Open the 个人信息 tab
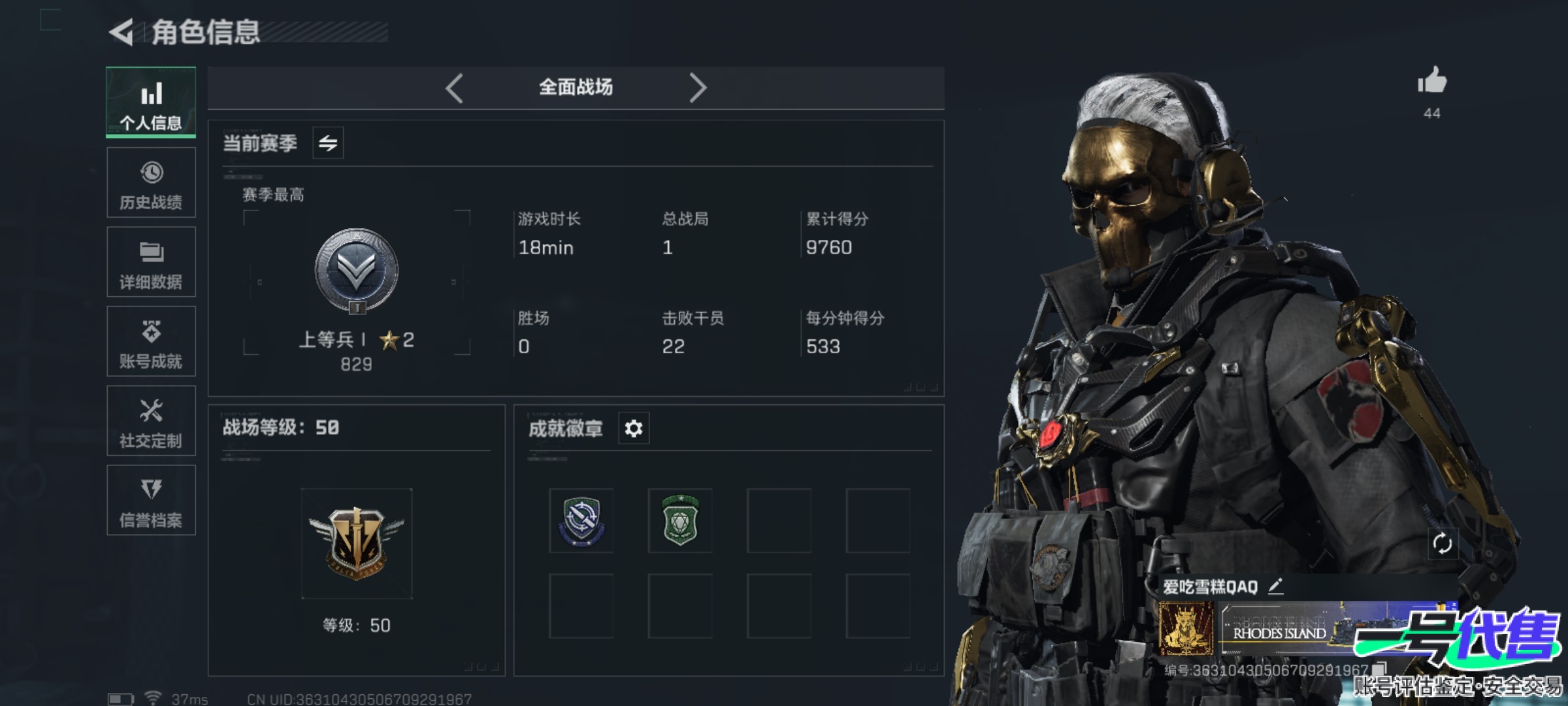The height and width of the screenshot is (706, 1568). [x=151, y=103]
